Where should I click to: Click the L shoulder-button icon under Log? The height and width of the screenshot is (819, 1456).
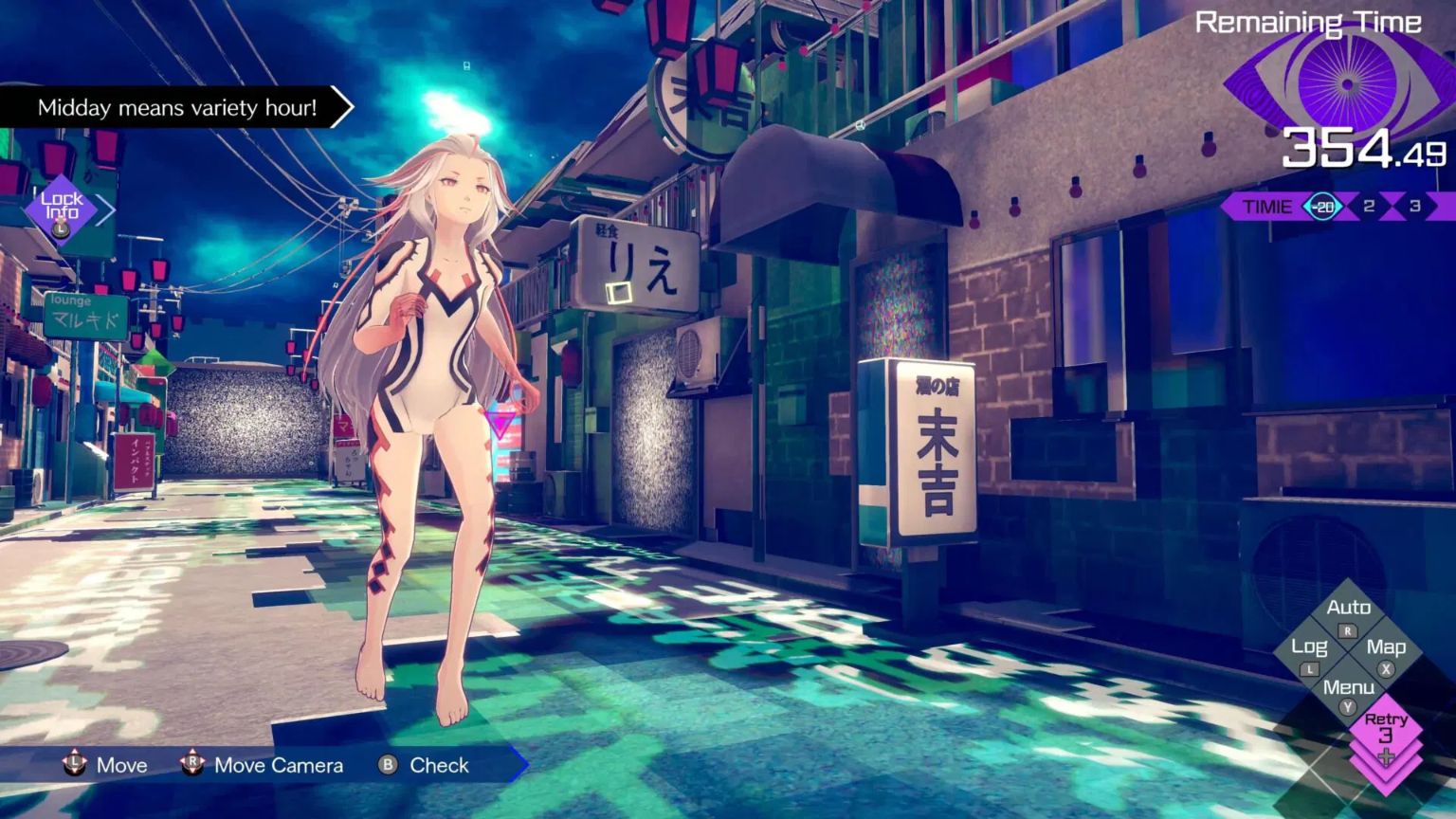(x=1308, y=669)
